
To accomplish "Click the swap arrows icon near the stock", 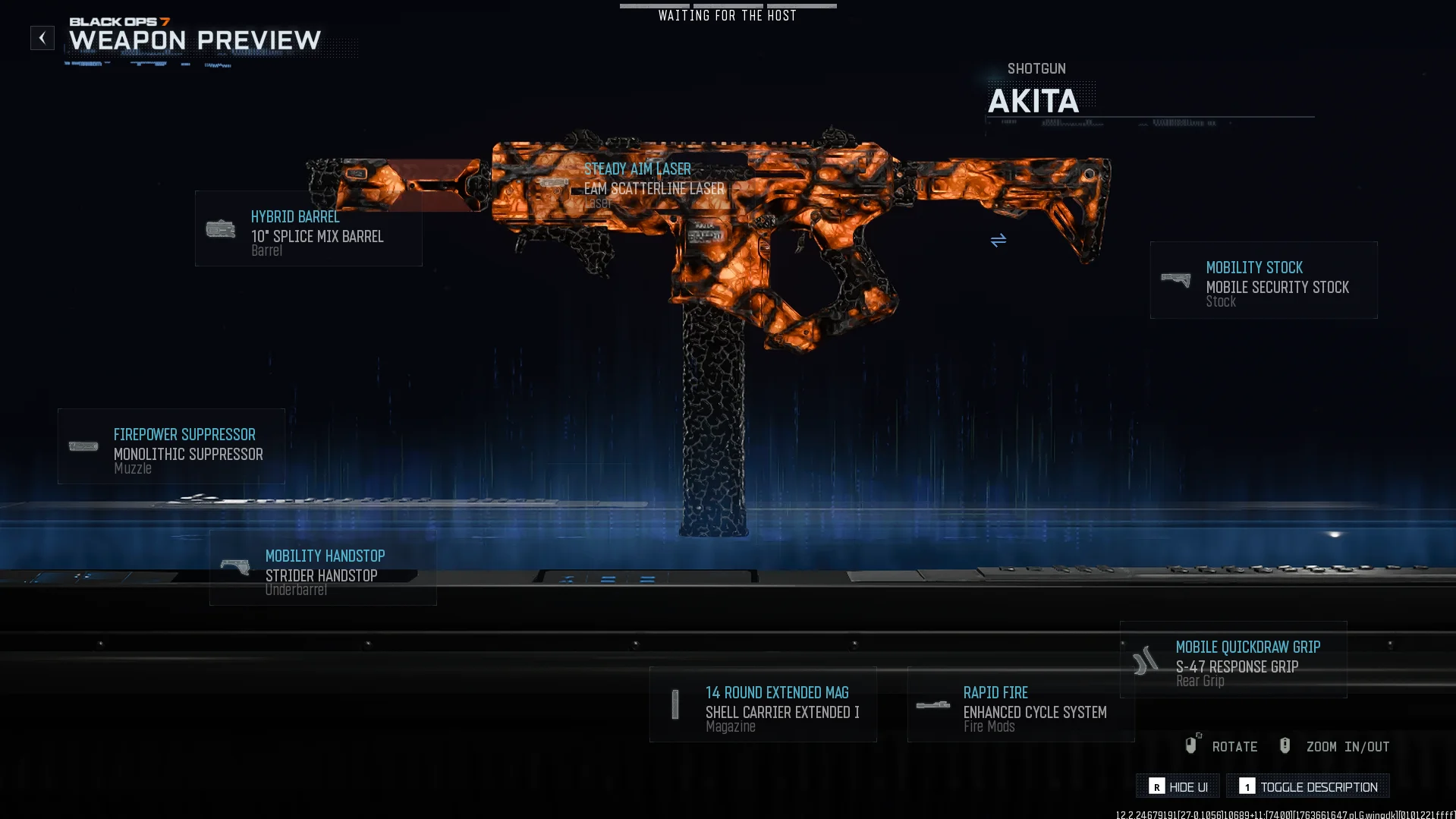I will tap(998, 241).
